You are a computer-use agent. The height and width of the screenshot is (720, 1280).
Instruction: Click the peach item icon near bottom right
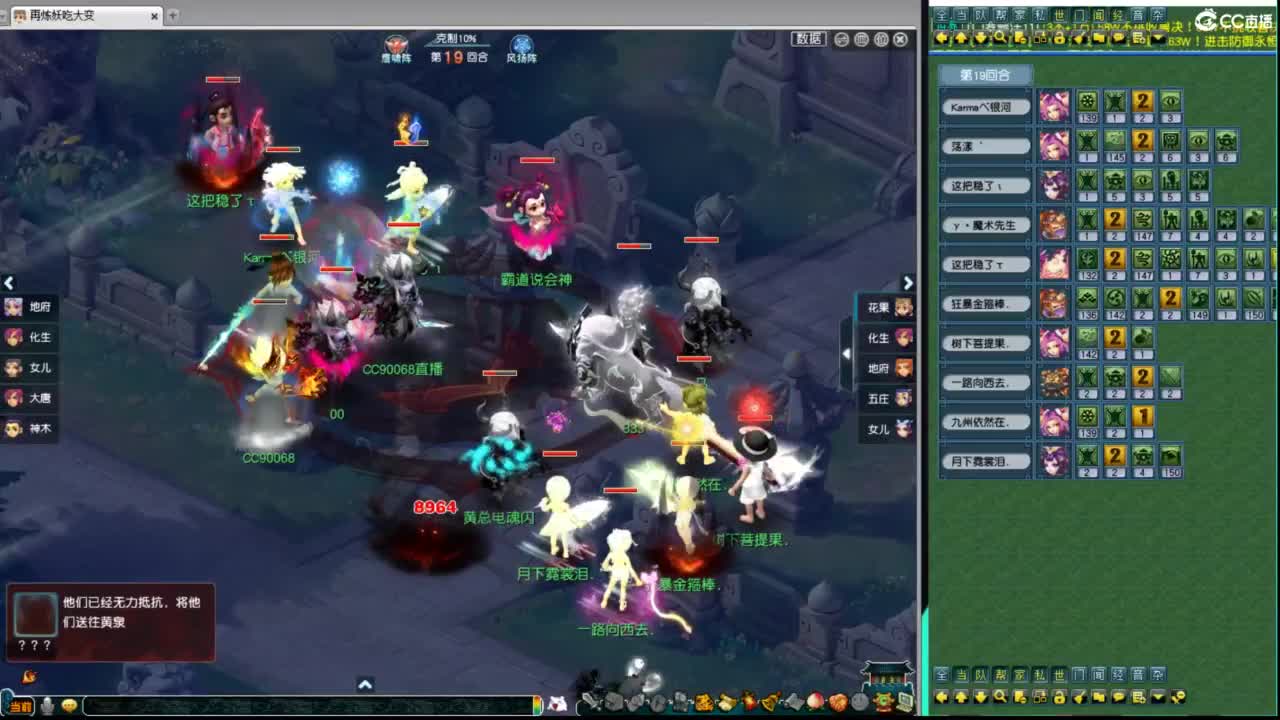tap(817, 703)
